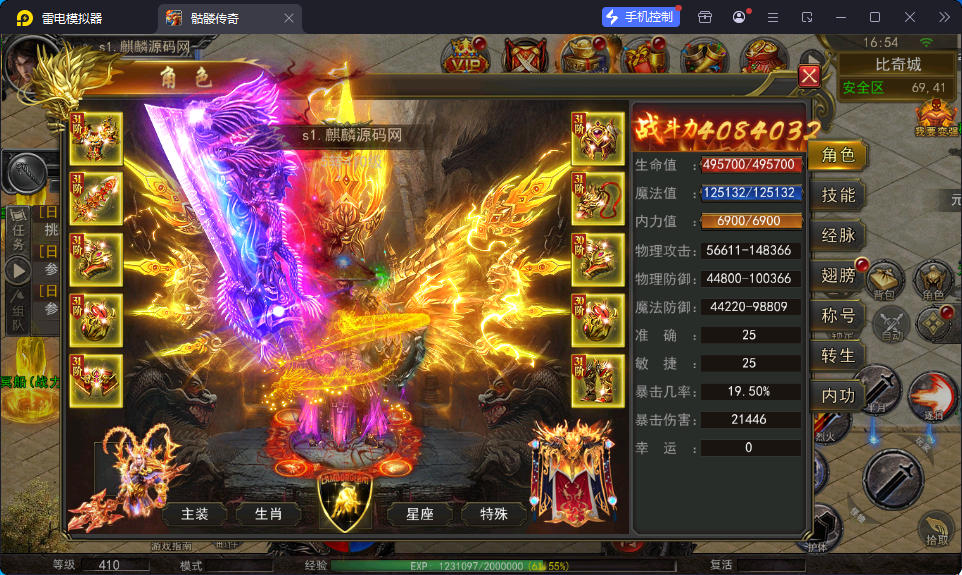The height and width of the screenshot is (575, 962).
Task: Open the 手机控制 phone control button
Action: 640,17
